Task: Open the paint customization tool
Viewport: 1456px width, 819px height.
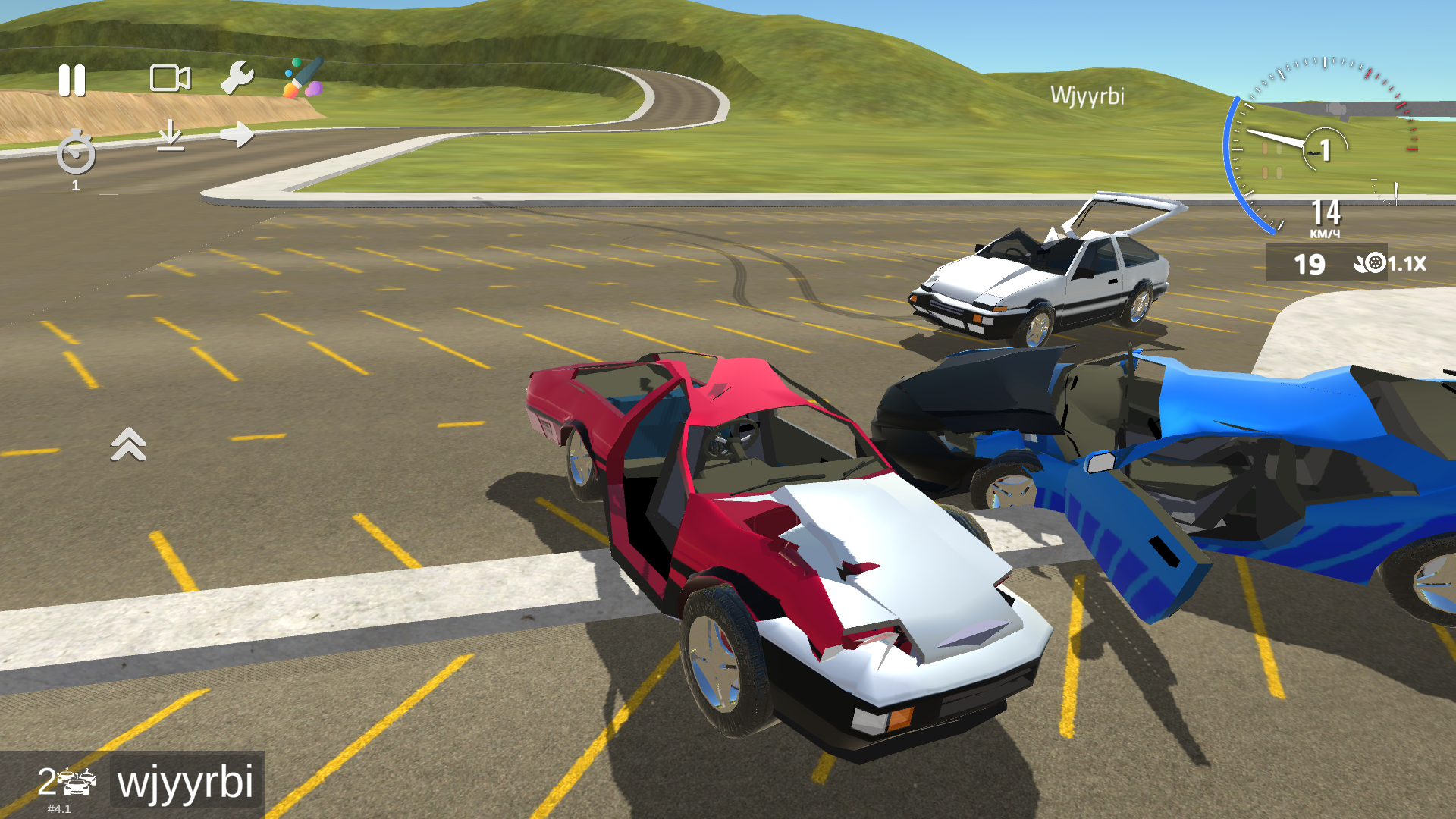Action: coord(303,75)
